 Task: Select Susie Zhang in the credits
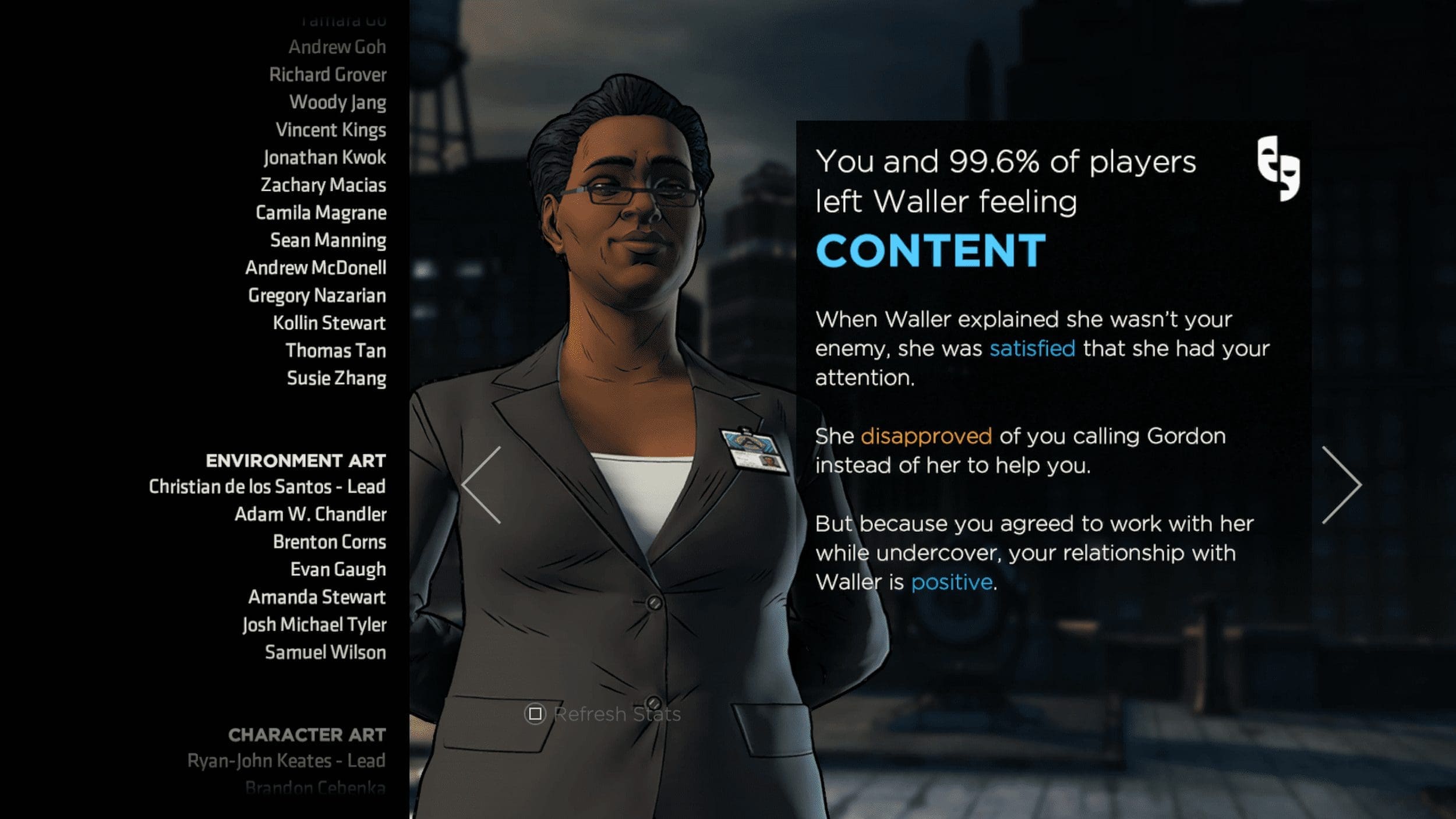tap(336, 379)
